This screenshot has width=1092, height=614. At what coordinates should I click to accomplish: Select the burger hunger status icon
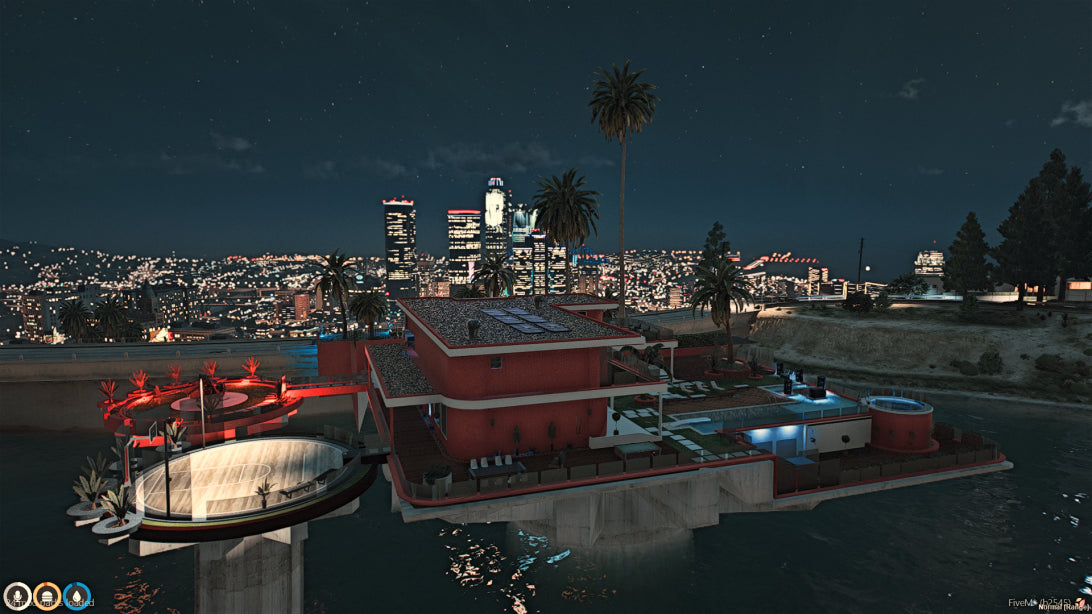pyautogui.click(x=47, y=597)
